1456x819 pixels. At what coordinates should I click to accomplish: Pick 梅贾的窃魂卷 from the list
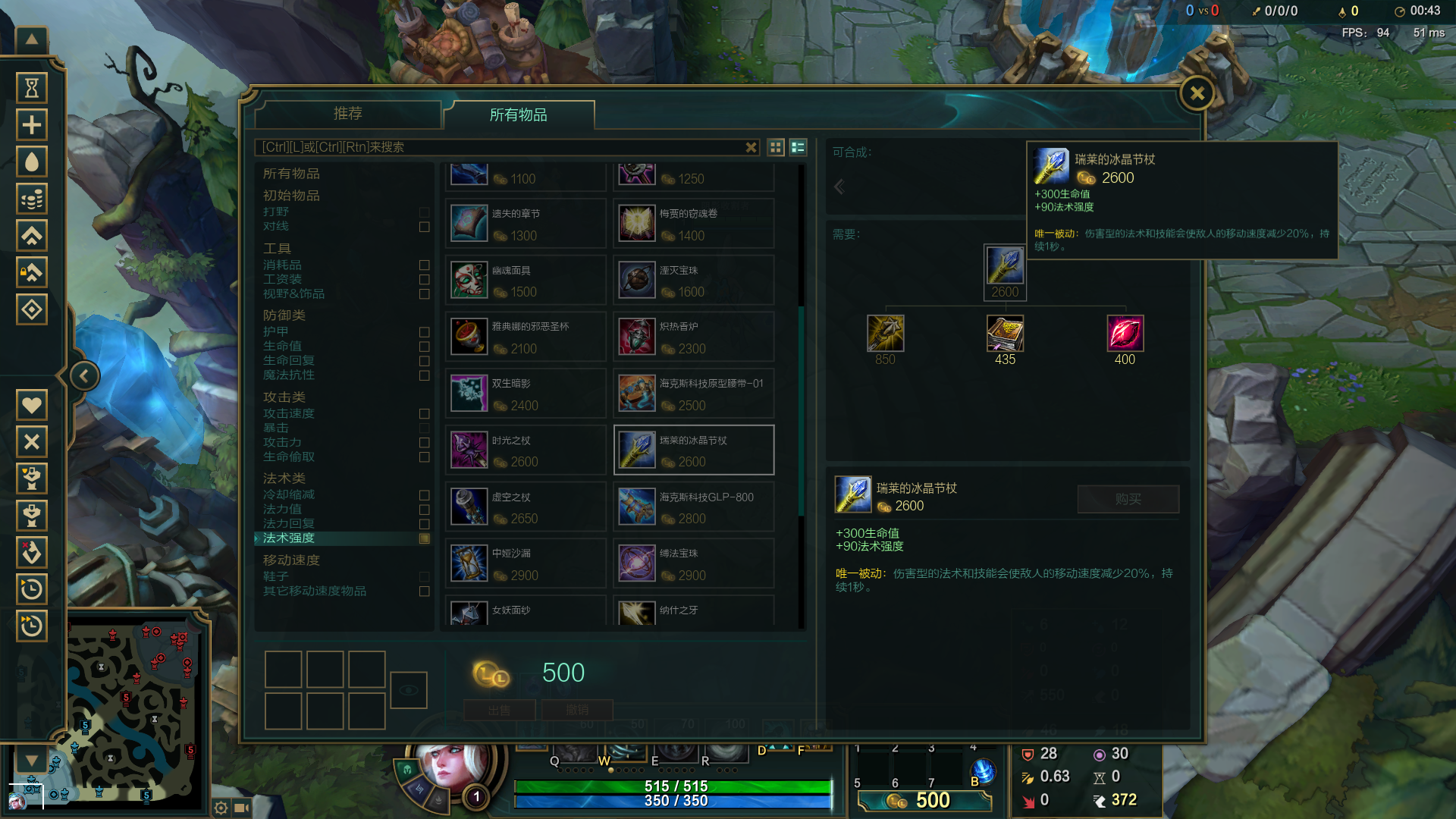[x=693, y=224]
